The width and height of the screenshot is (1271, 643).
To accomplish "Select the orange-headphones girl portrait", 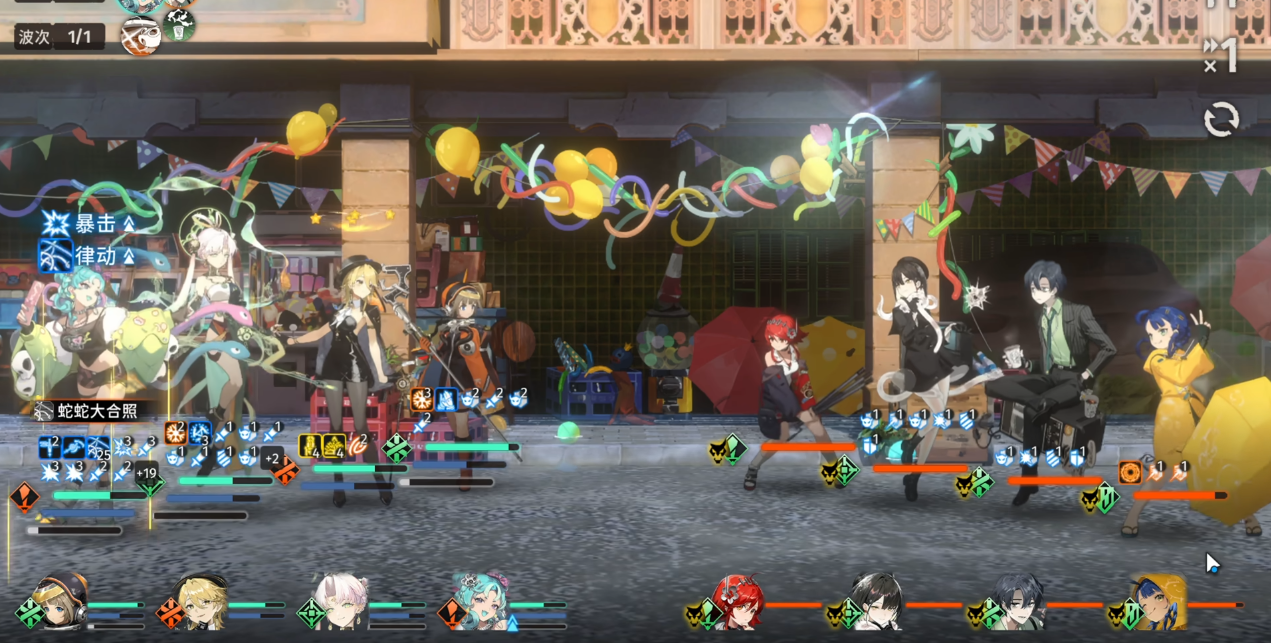I will pos(61,600).
